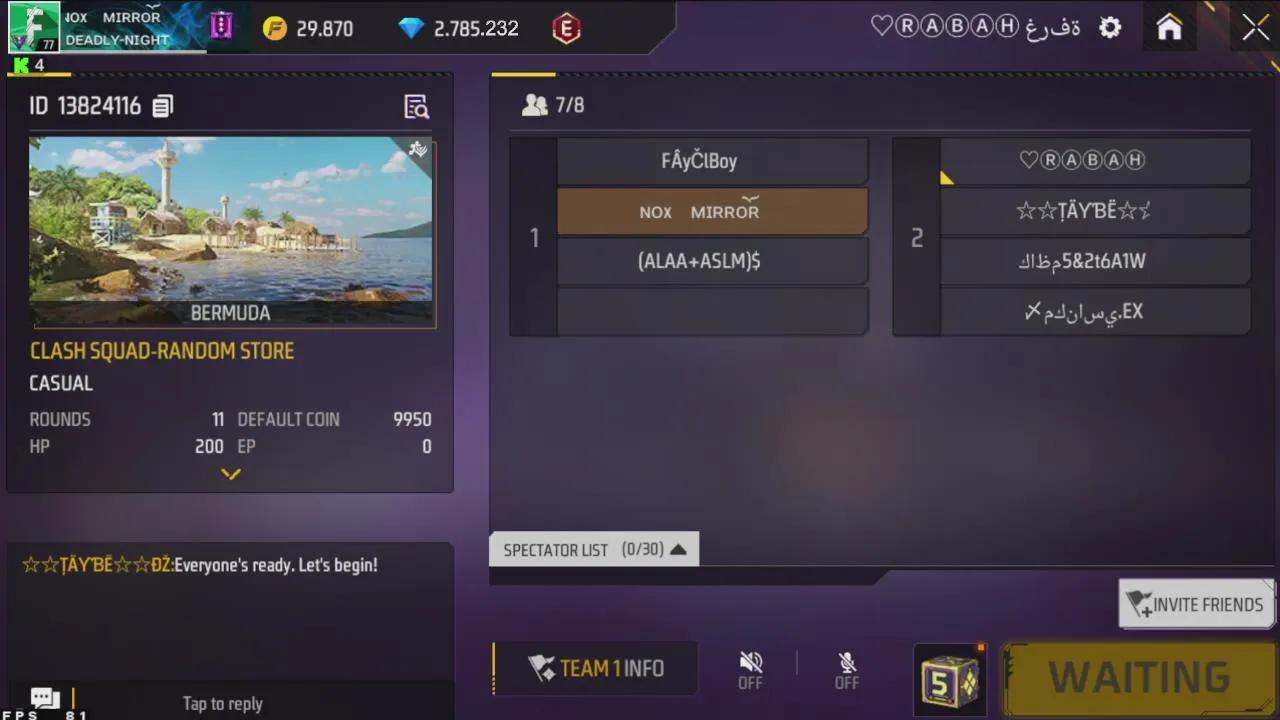The height and width of the screenshot is (720, 1280).
Task: Open the settings gear icon
Action: tap(1110, 27)
